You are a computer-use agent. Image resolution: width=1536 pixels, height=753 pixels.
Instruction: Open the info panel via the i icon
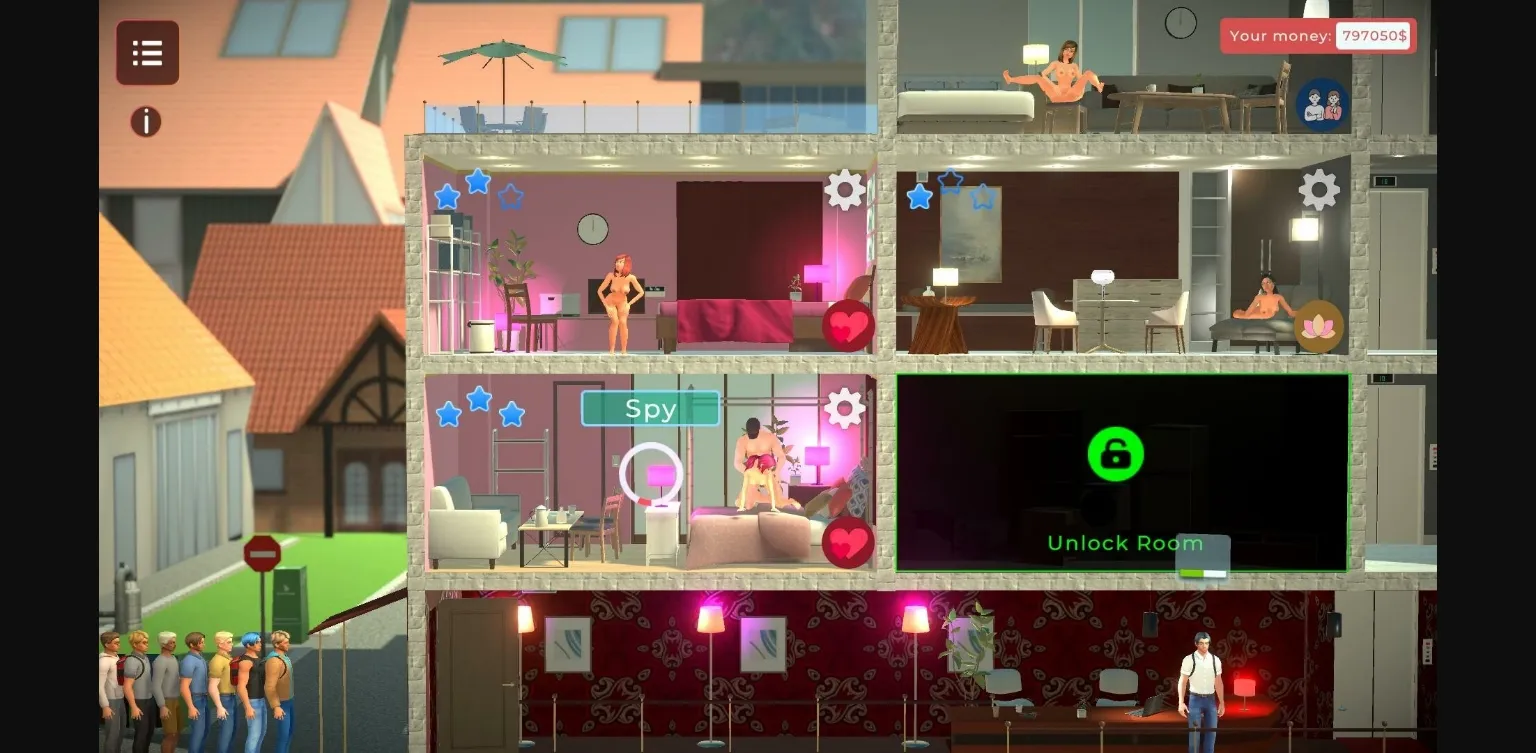(x=146, y=121)
